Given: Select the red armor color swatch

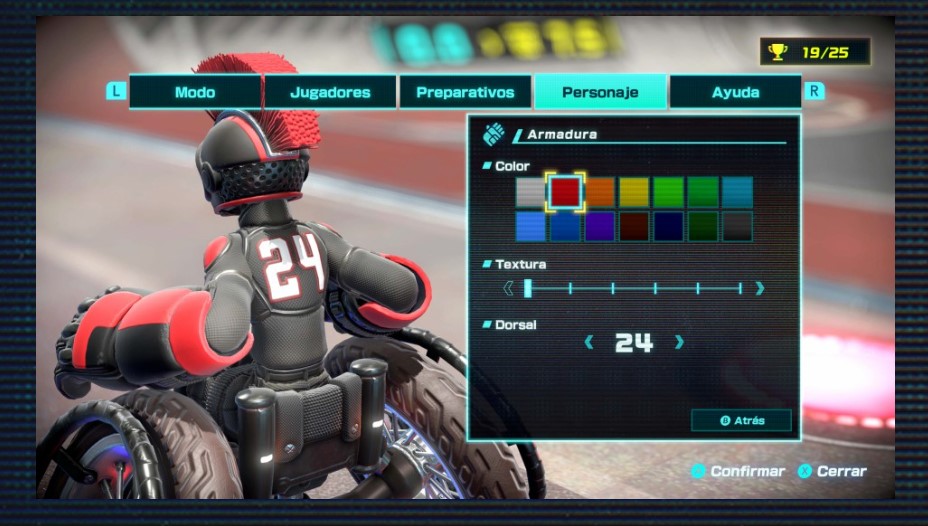Looking at the screenshot, I should pyautogui.click(x=565, y=191).
